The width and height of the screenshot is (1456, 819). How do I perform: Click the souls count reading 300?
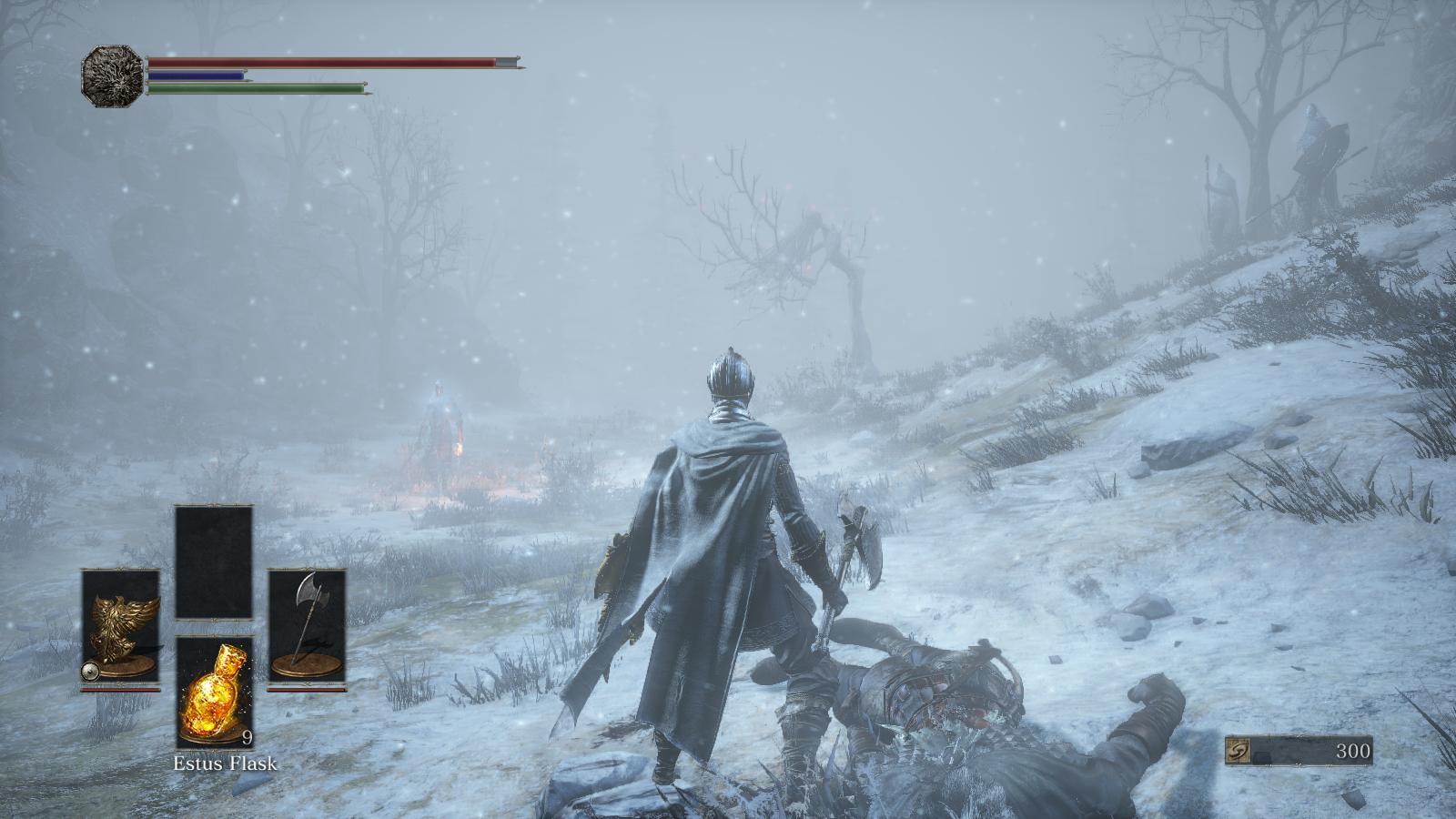(x=1355, y=751)
